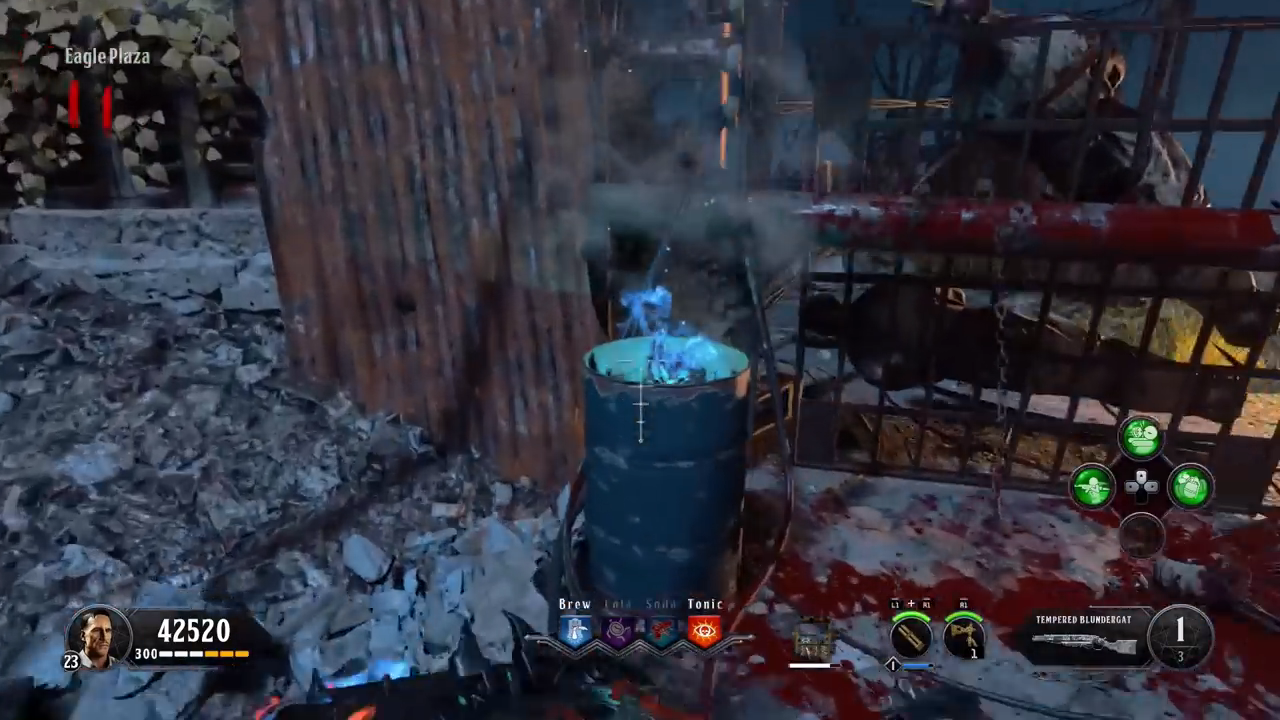Activate the top green elixir icon
The height and width of the screenshot is (720, 1280).
pyautogui.click(x=1141, y=438)
